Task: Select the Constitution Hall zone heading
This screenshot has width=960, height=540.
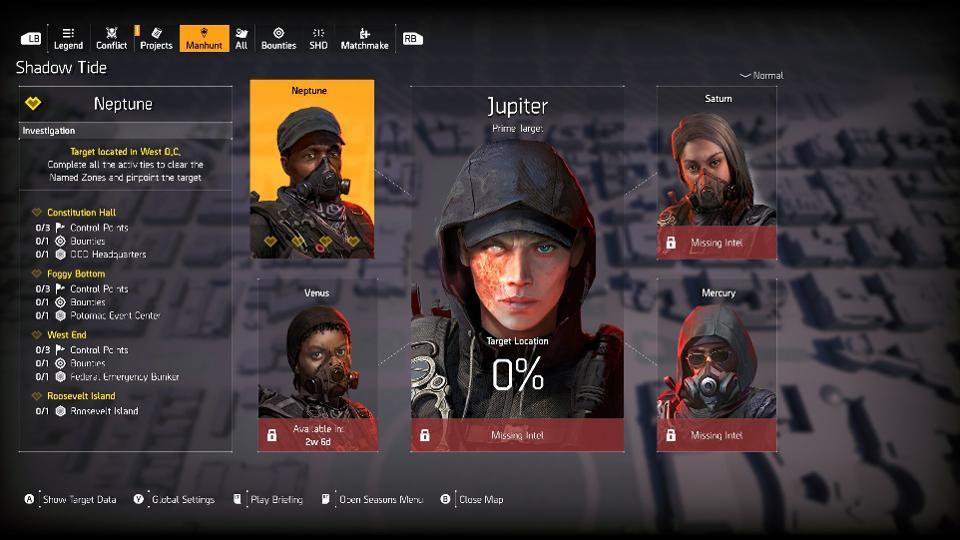Action: pos(81,213)
